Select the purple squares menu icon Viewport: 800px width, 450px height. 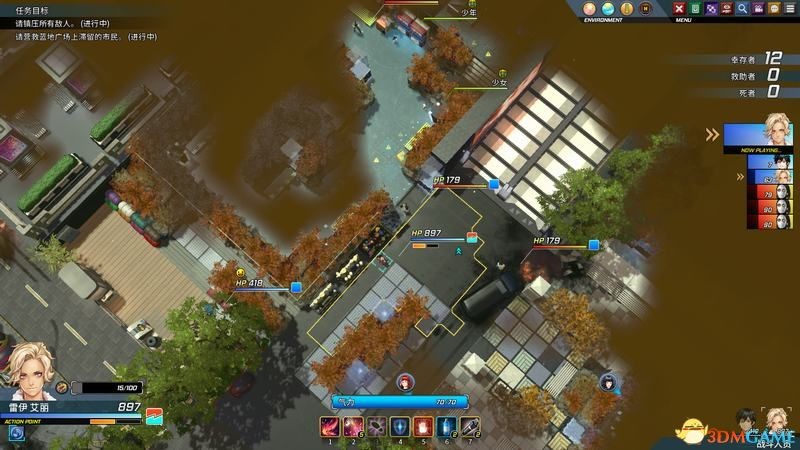[x=711, y=9]
